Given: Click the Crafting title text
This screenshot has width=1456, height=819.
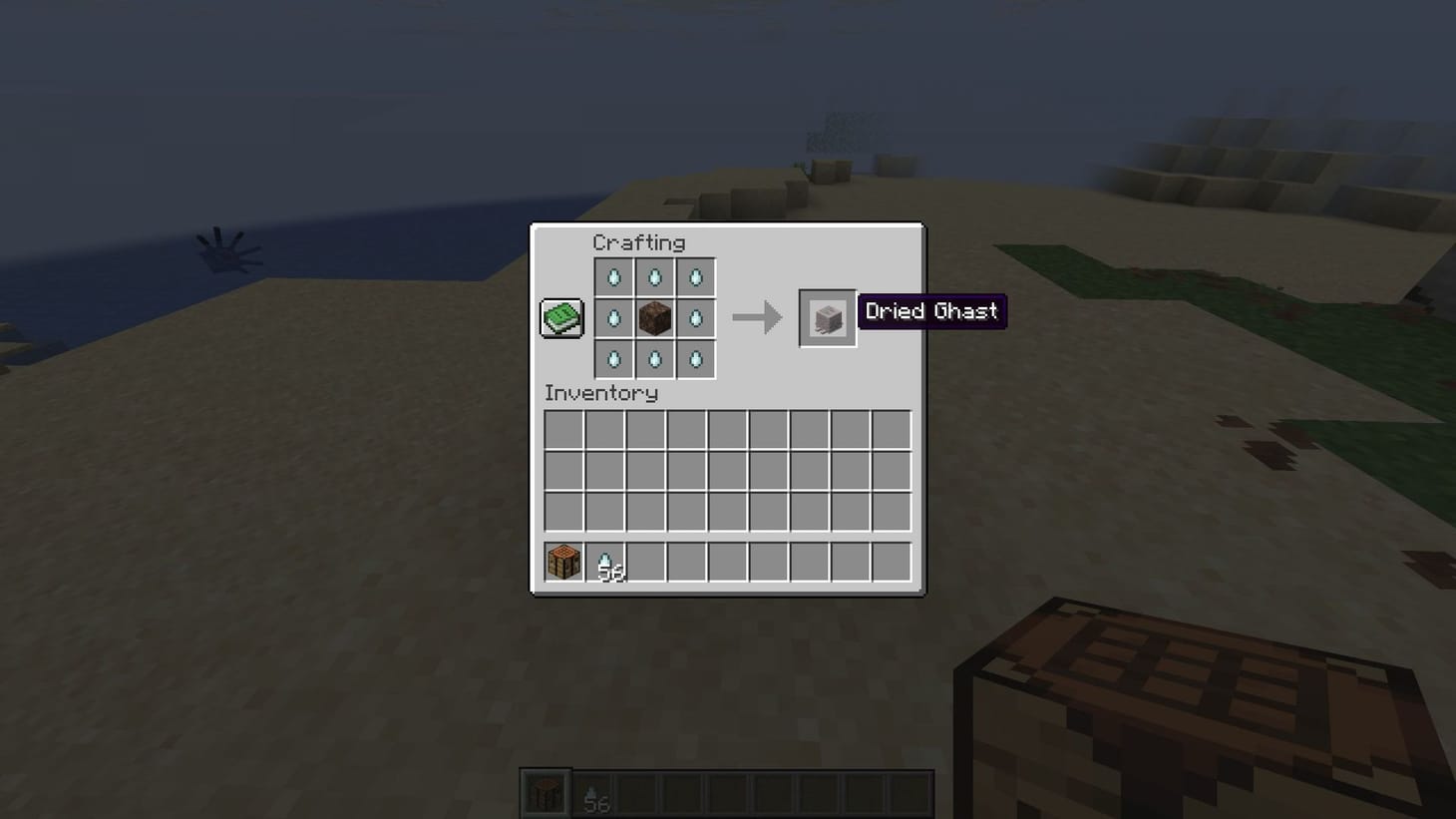Looking at the screenshot, I should click(x=639, y=242).
